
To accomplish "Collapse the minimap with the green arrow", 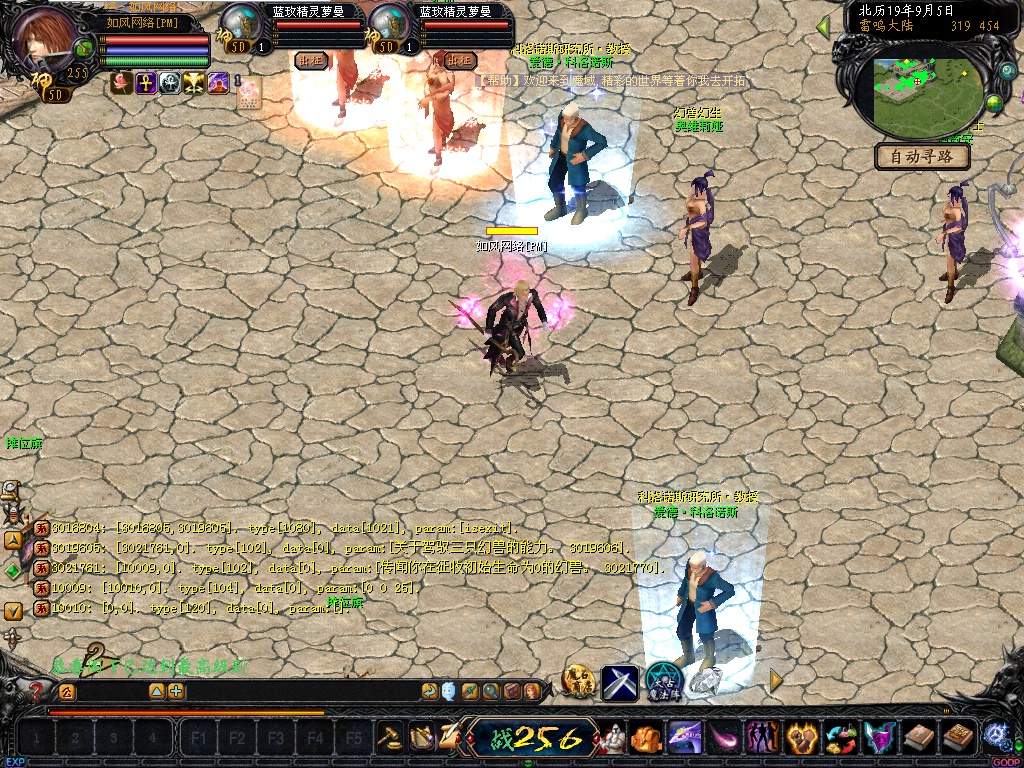I will (x=823, y=26).
